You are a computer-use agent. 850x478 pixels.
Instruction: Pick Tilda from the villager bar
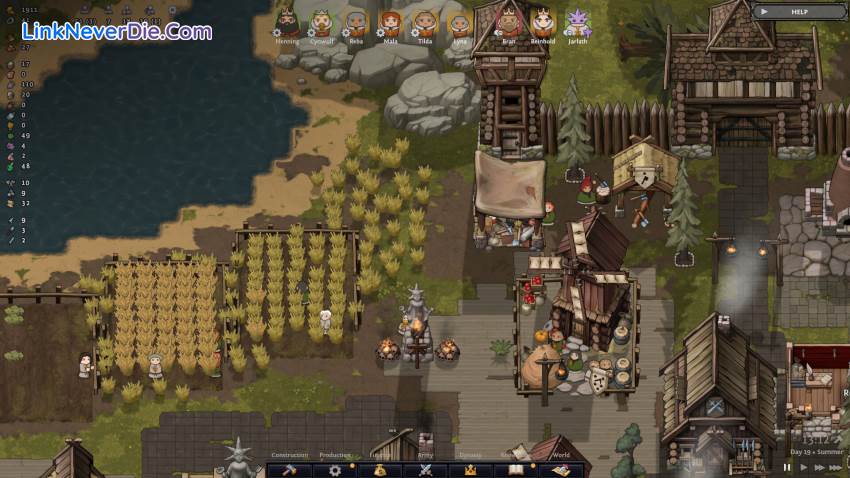425,22
